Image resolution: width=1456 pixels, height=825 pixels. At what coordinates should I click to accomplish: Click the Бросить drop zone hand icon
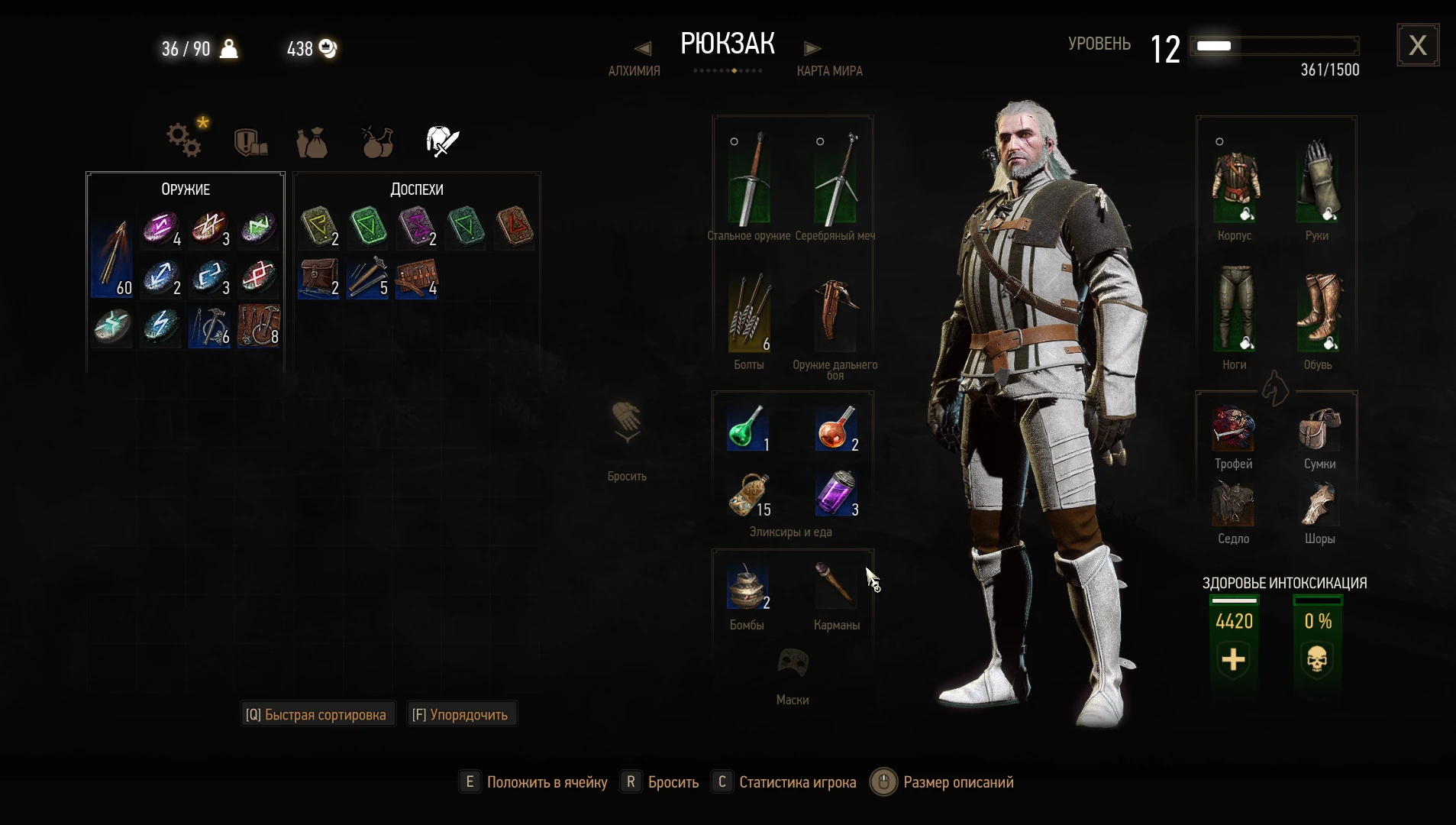625,424
